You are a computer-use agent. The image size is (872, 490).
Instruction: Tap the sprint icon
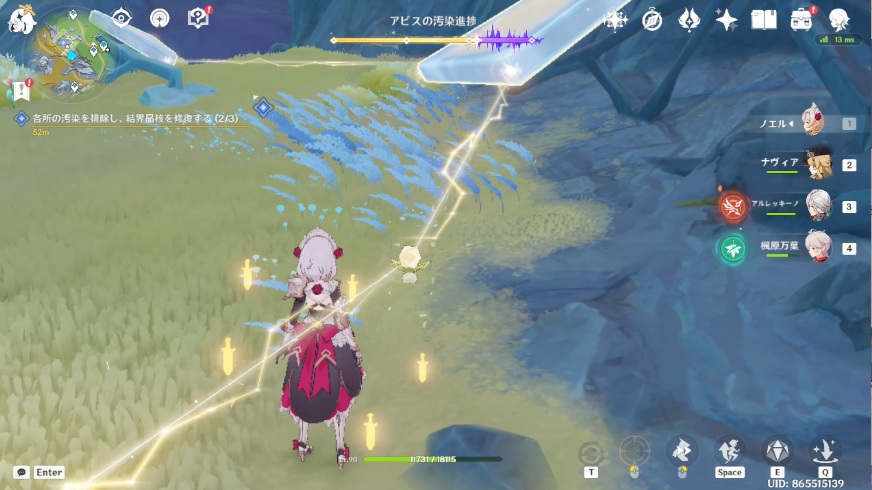click(x=729, y=452)
